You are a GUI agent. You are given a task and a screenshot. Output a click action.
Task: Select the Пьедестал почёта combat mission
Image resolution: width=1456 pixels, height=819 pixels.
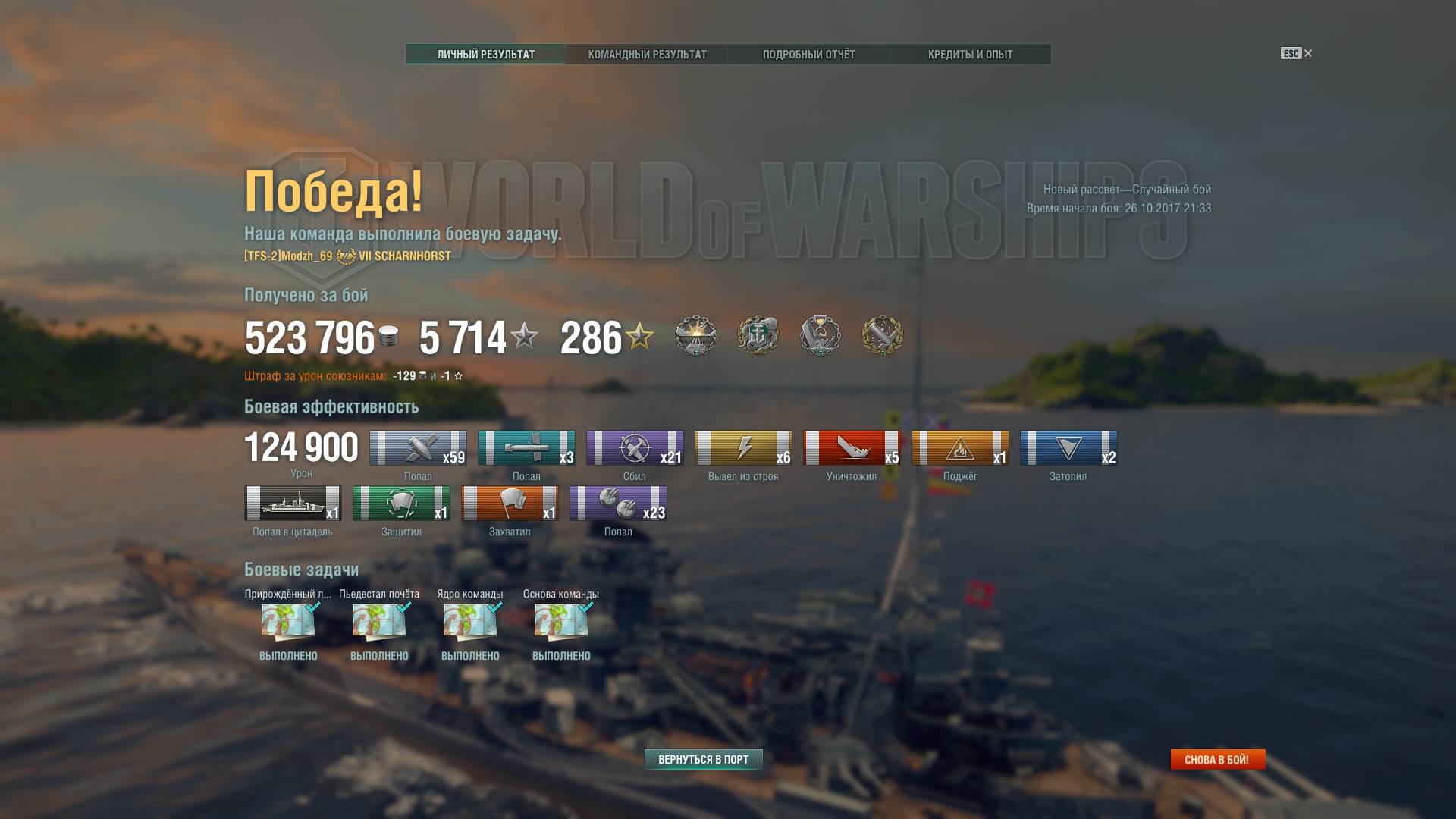[379, 622]
